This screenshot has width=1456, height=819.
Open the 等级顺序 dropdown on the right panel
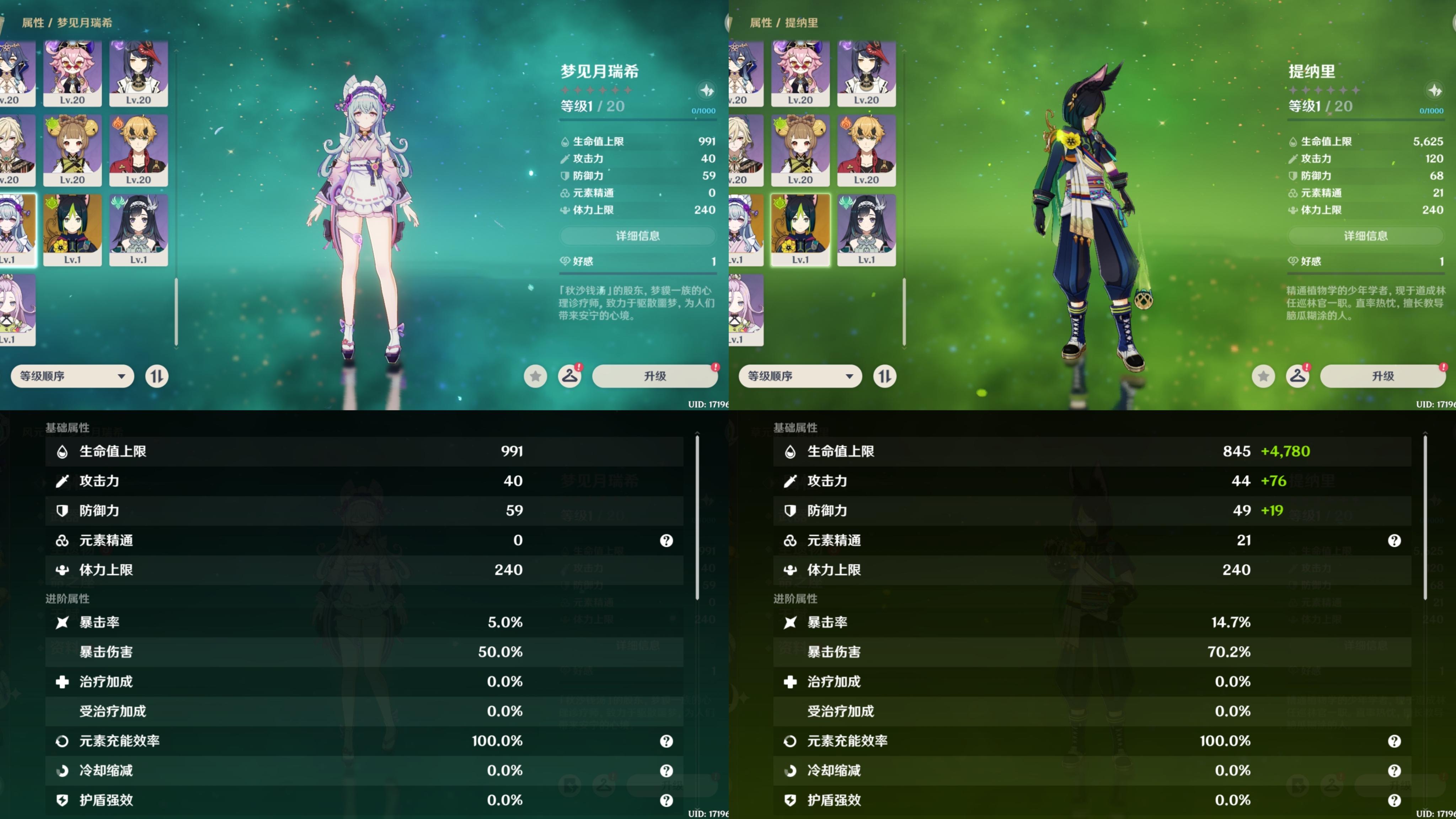click(x=799, y=376)
